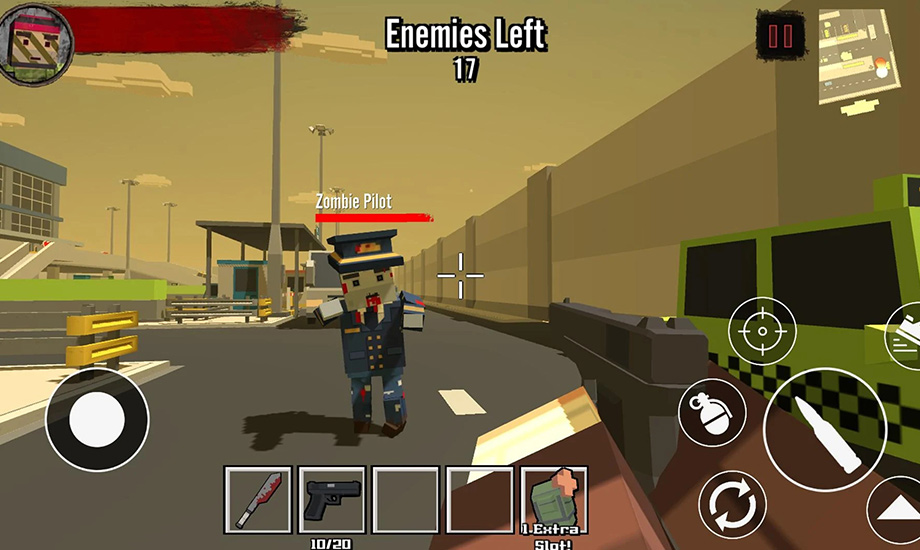Fire the weapon with the bullet button

point(824,430)
